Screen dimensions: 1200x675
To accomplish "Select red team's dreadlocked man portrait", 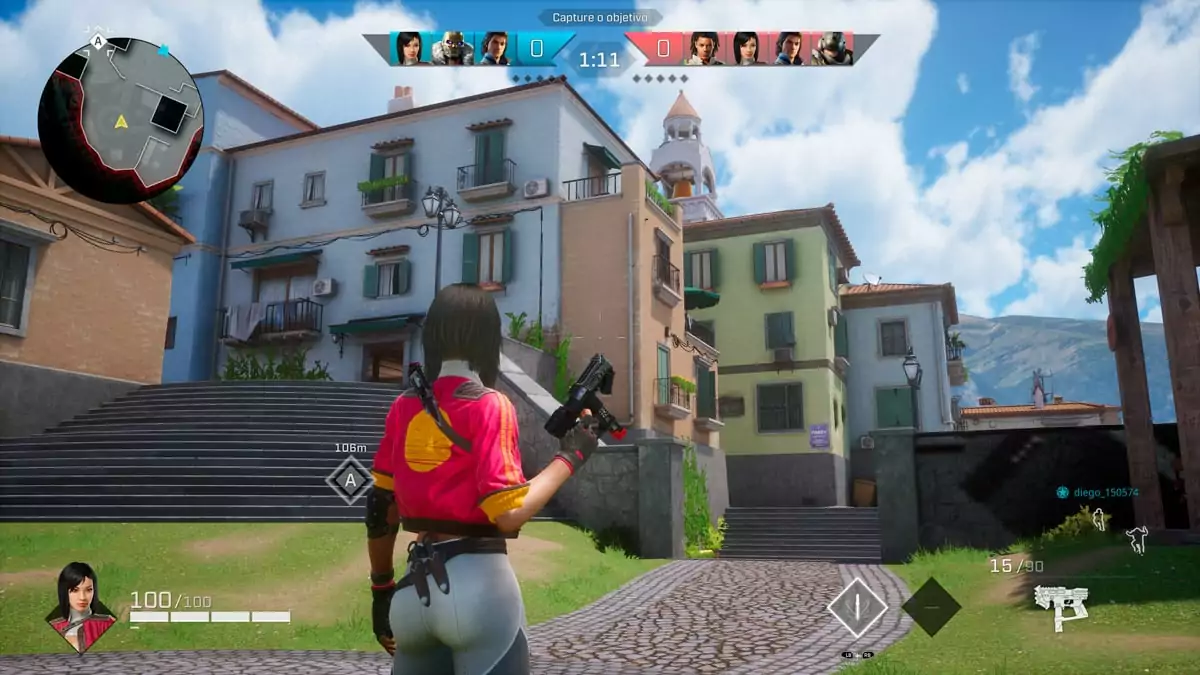I will [704, 48].
